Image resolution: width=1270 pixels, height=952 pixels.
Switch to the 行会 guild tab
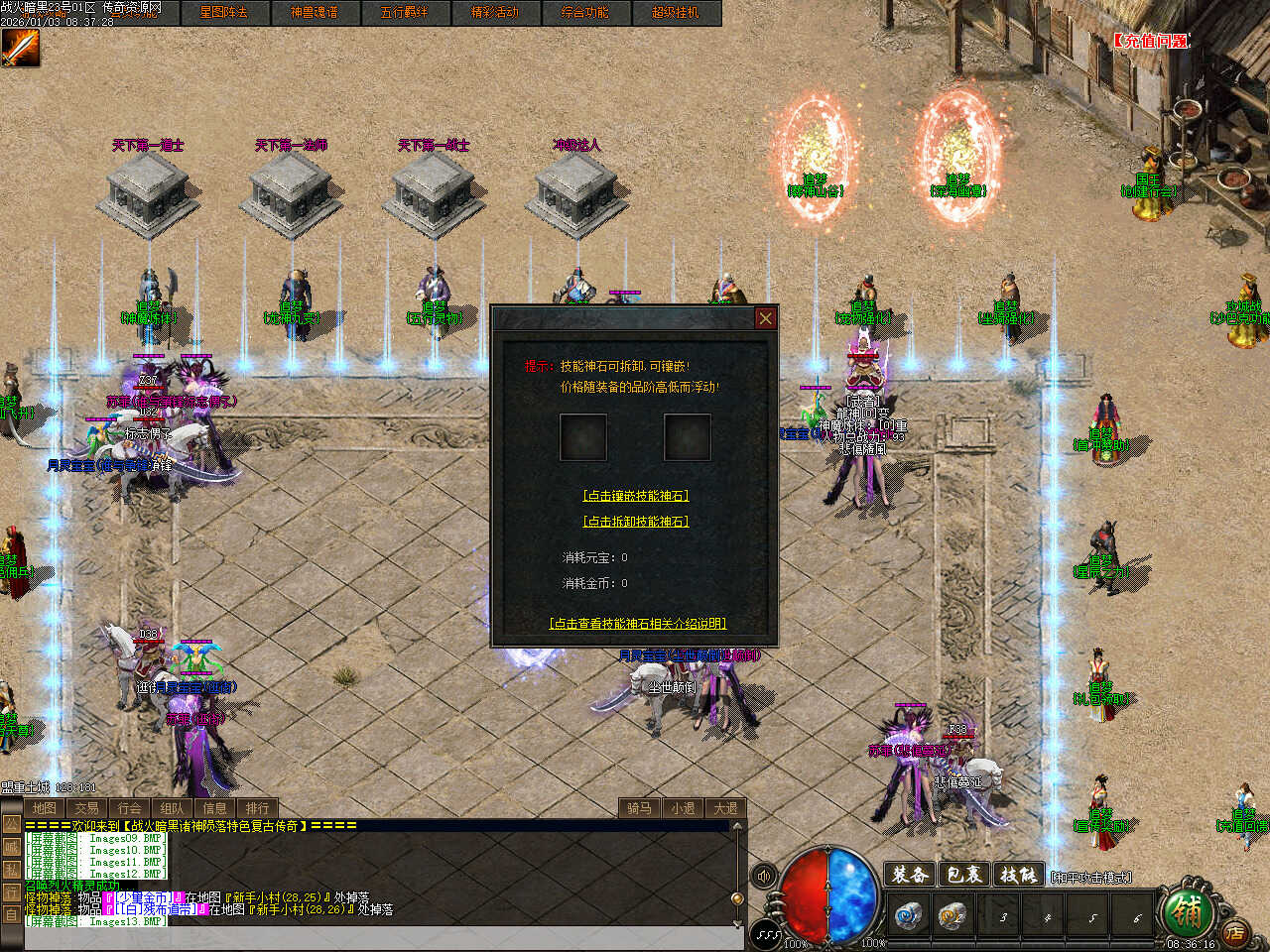point(129,808)
